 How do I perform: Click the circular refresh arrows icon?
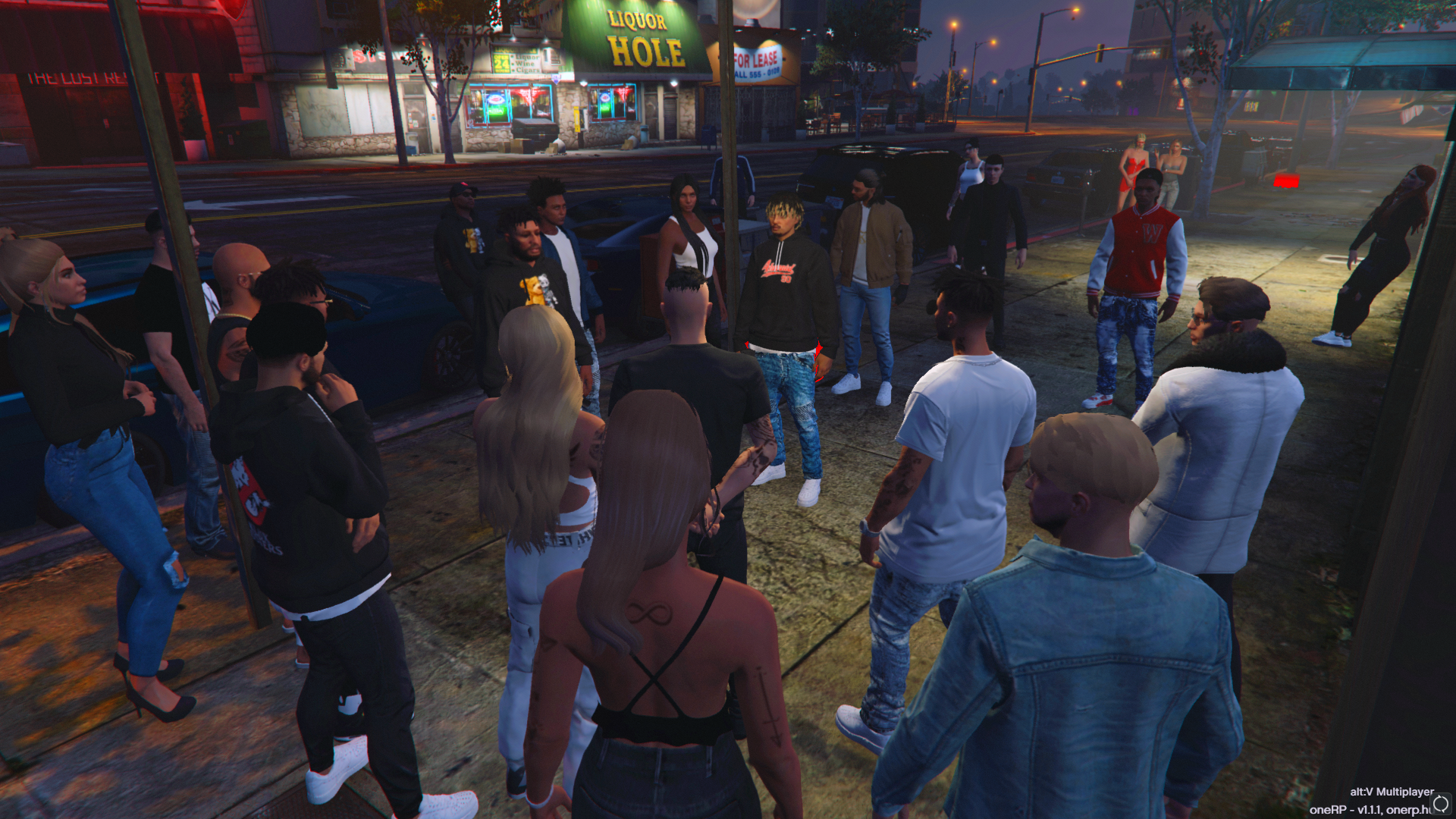click(1441, 803)
